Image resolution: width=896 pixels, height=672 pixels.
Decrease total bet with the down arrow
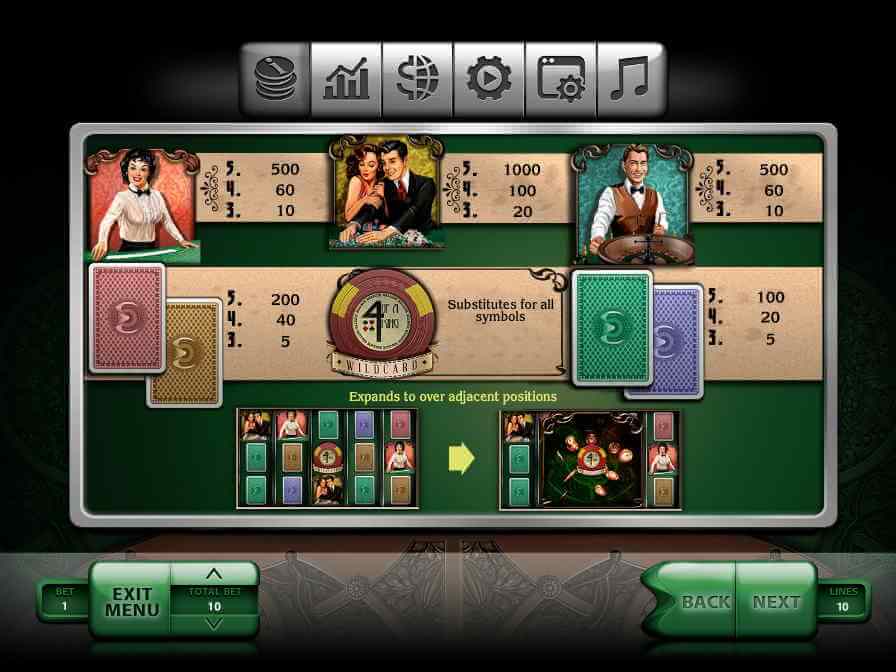coord(213,624)
